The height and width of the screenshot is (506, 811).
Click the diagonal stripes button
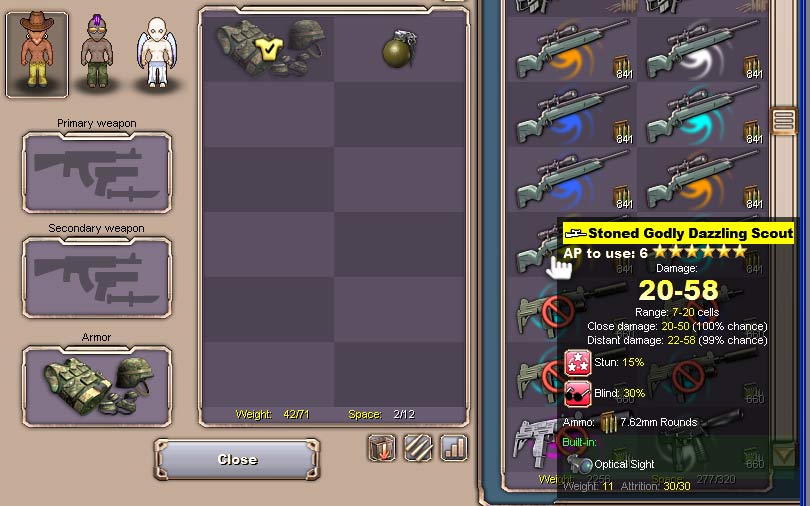418,447
